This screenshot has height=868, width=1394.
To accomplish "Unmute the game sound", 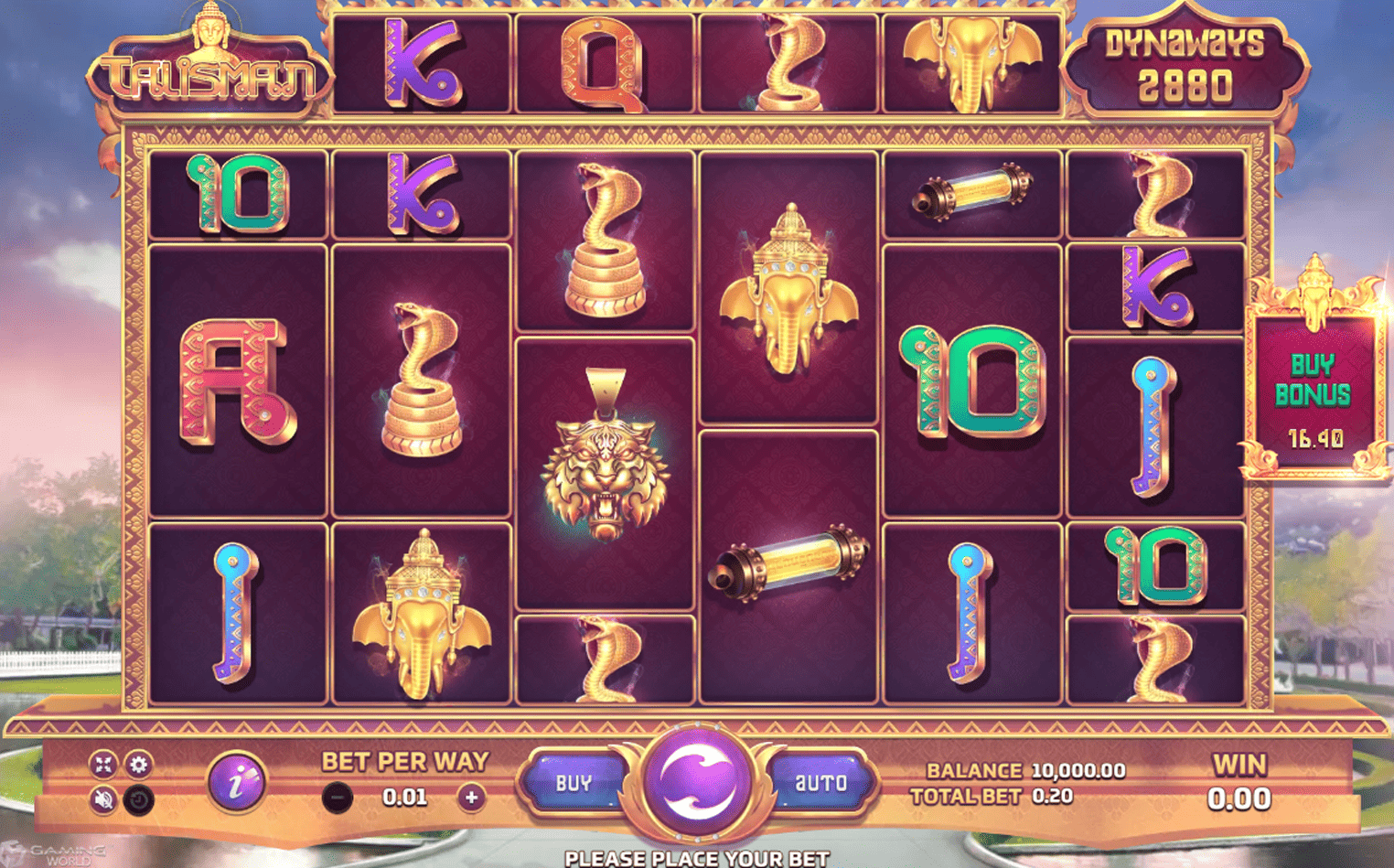I will click(x=102, y=798).
